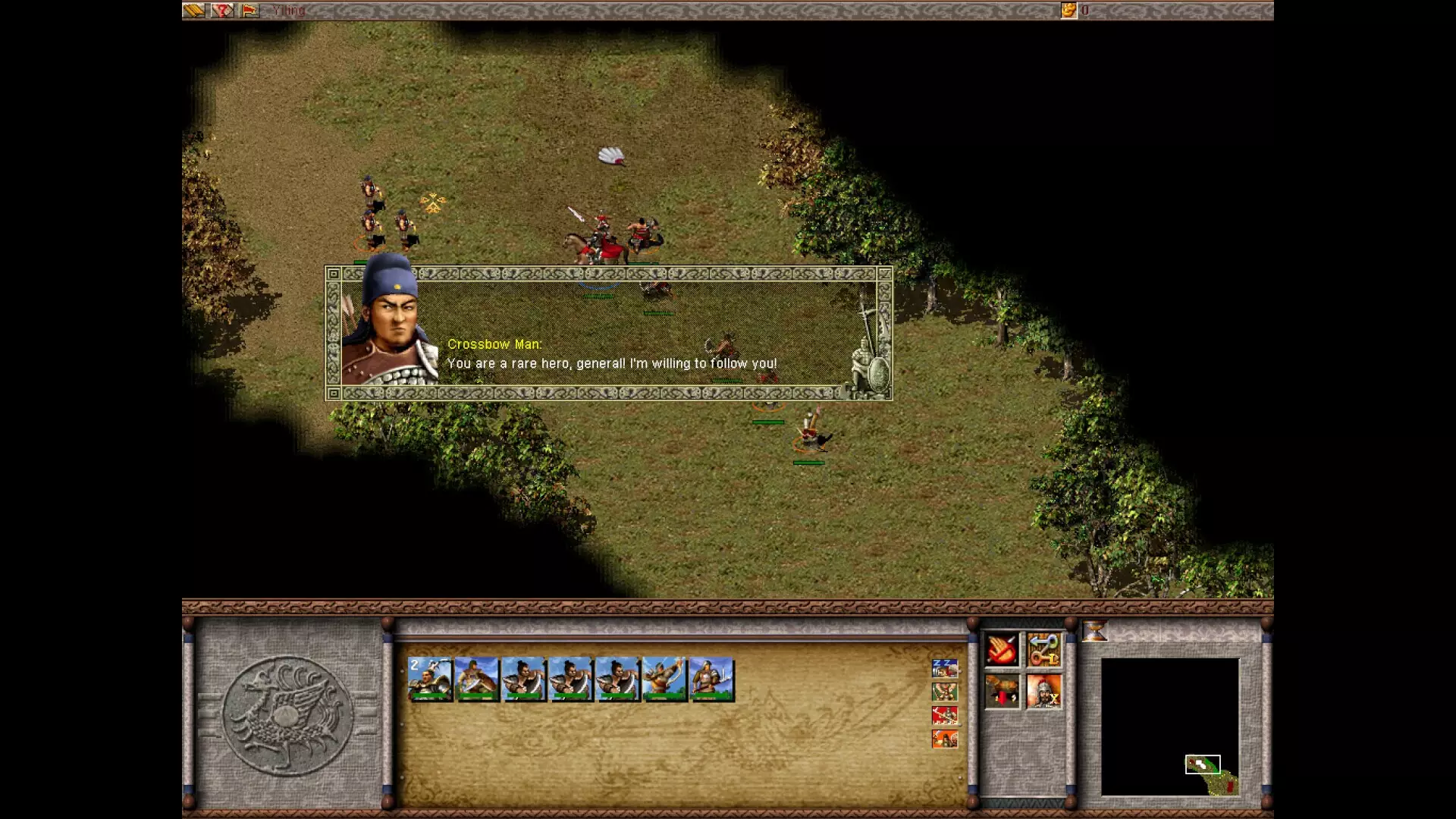Toggle the Zz rest stance icon
This screenshot has width=1456, height=819.
click(x=943, y=667)
